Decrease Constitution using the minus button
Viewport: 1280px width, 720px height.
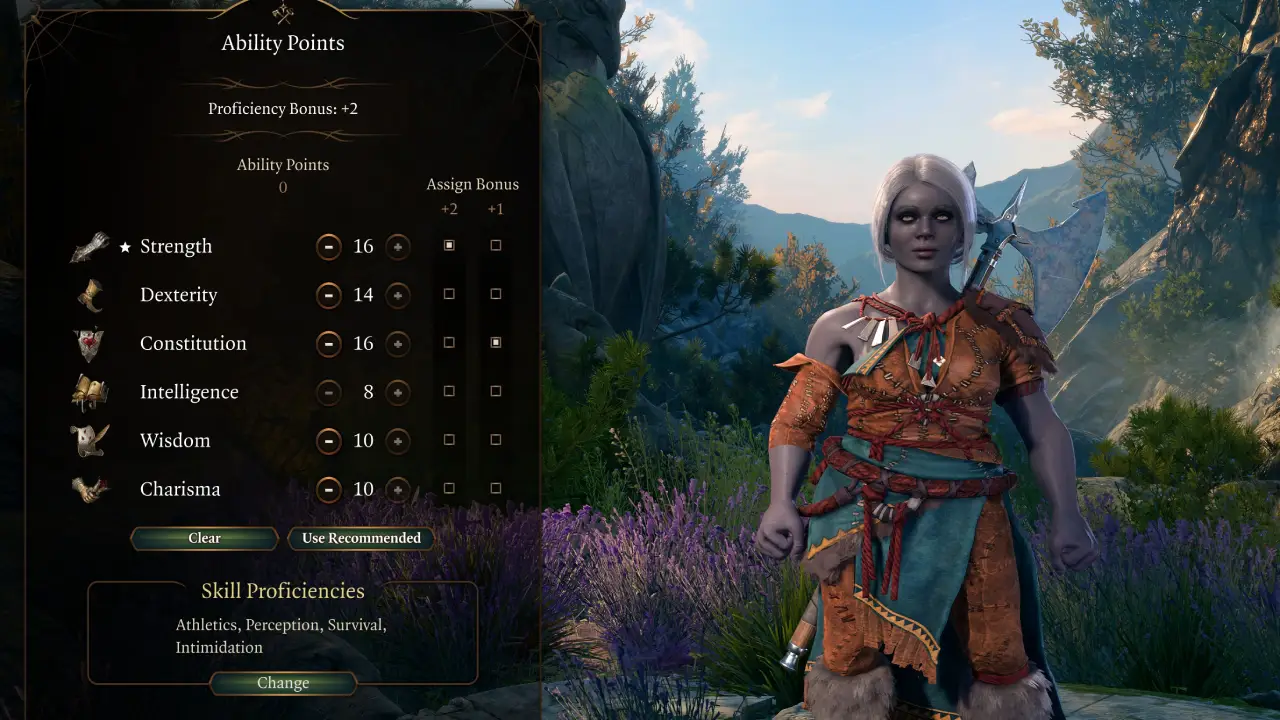click(329, 343)
